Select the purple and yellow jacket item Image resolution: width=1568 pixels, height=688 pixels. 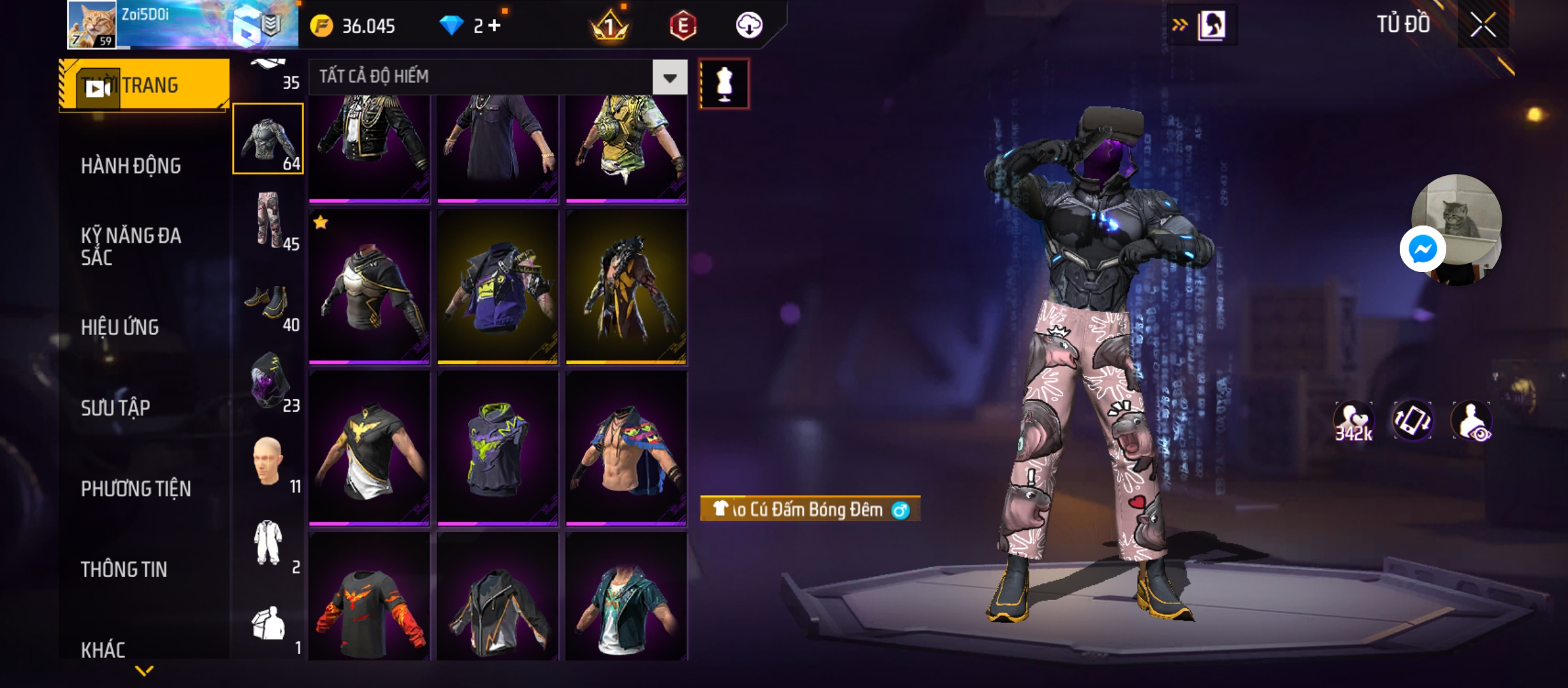[x=498, y=287]
